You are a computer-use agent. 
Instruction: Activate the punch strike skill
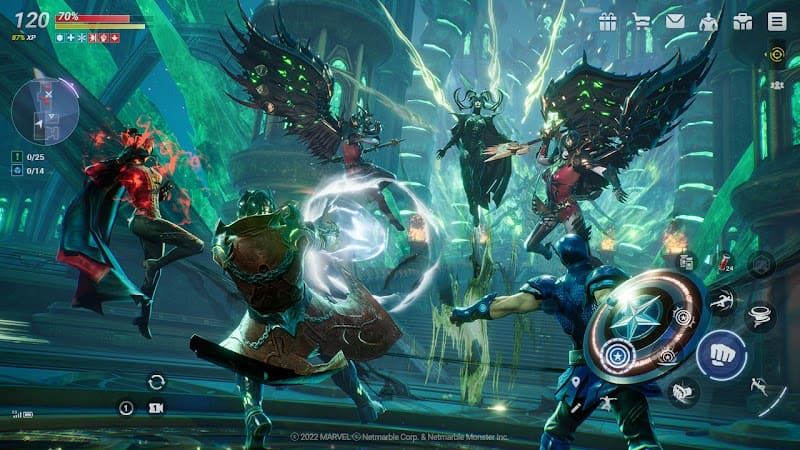685,391
